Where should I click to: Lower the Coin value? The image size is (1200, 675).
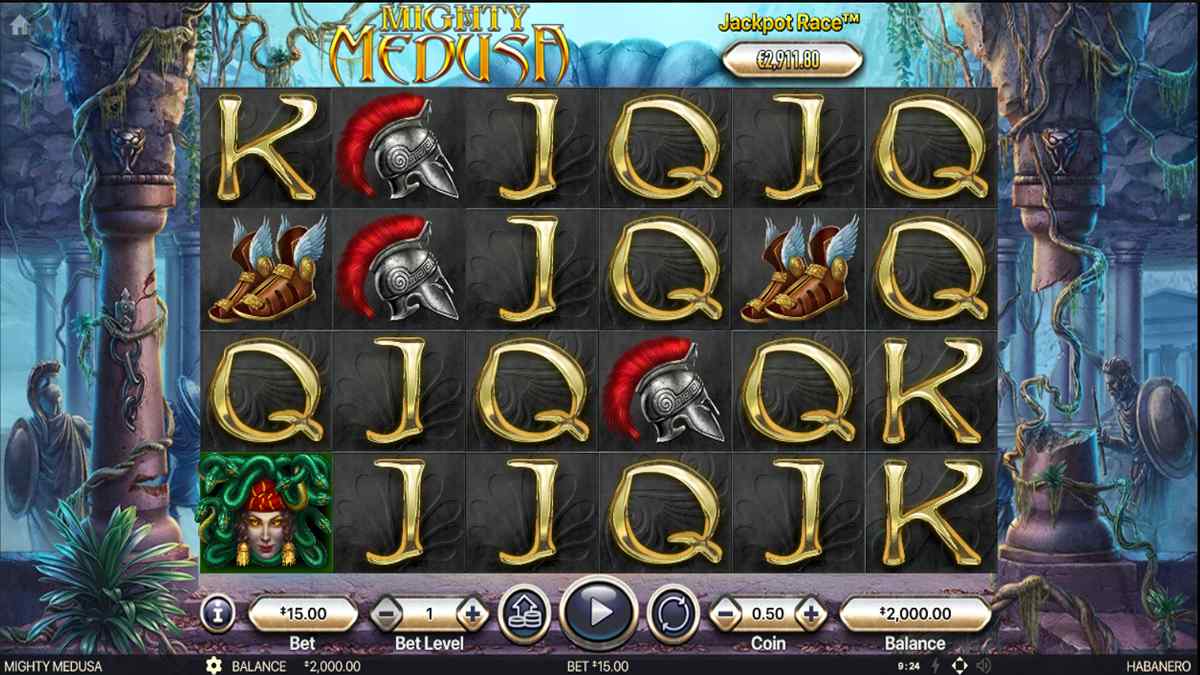pos(725,612)
